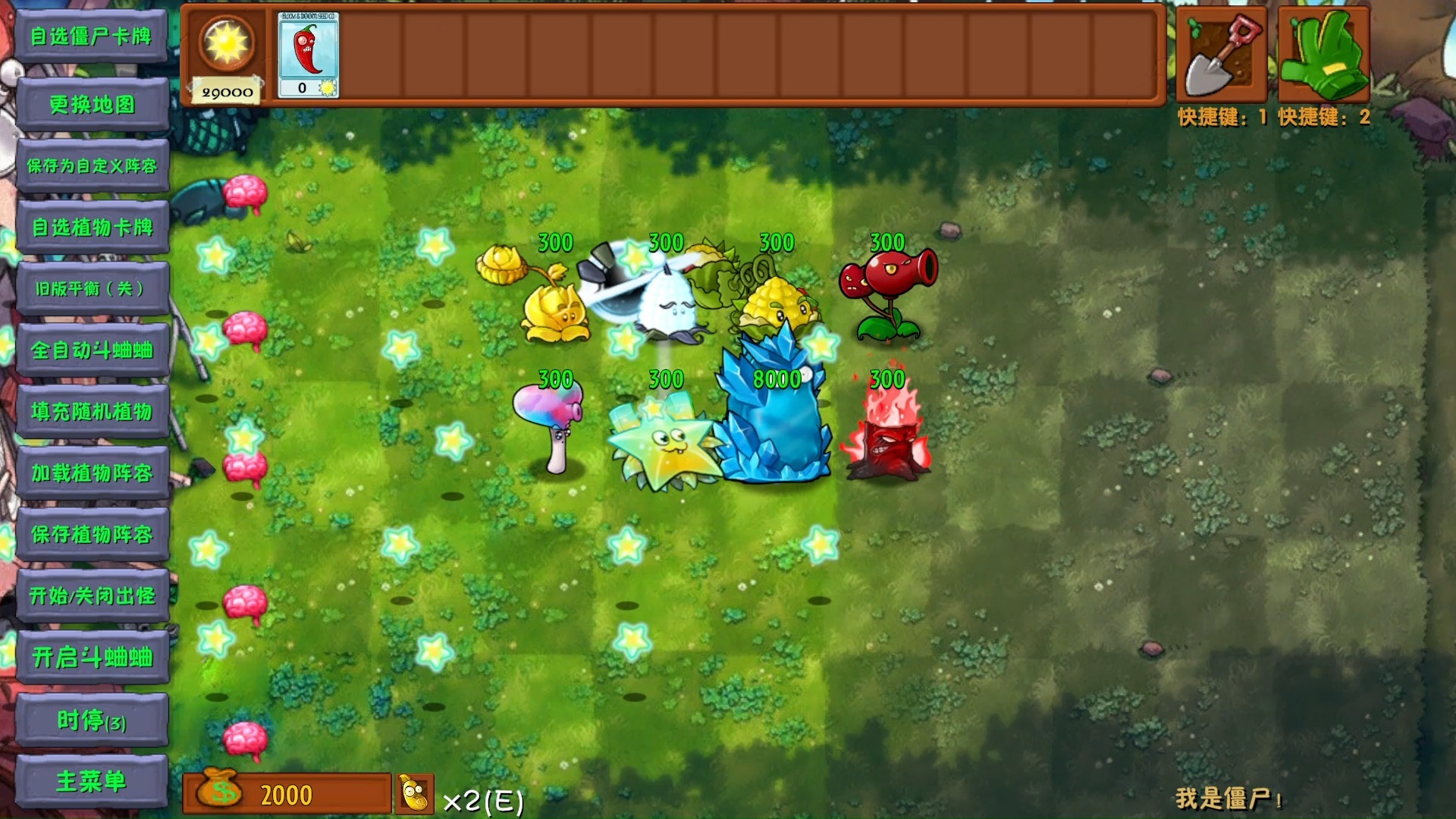Open 更换地图 map changer
Screen dimensions: 1456x819
coord(93,105)
